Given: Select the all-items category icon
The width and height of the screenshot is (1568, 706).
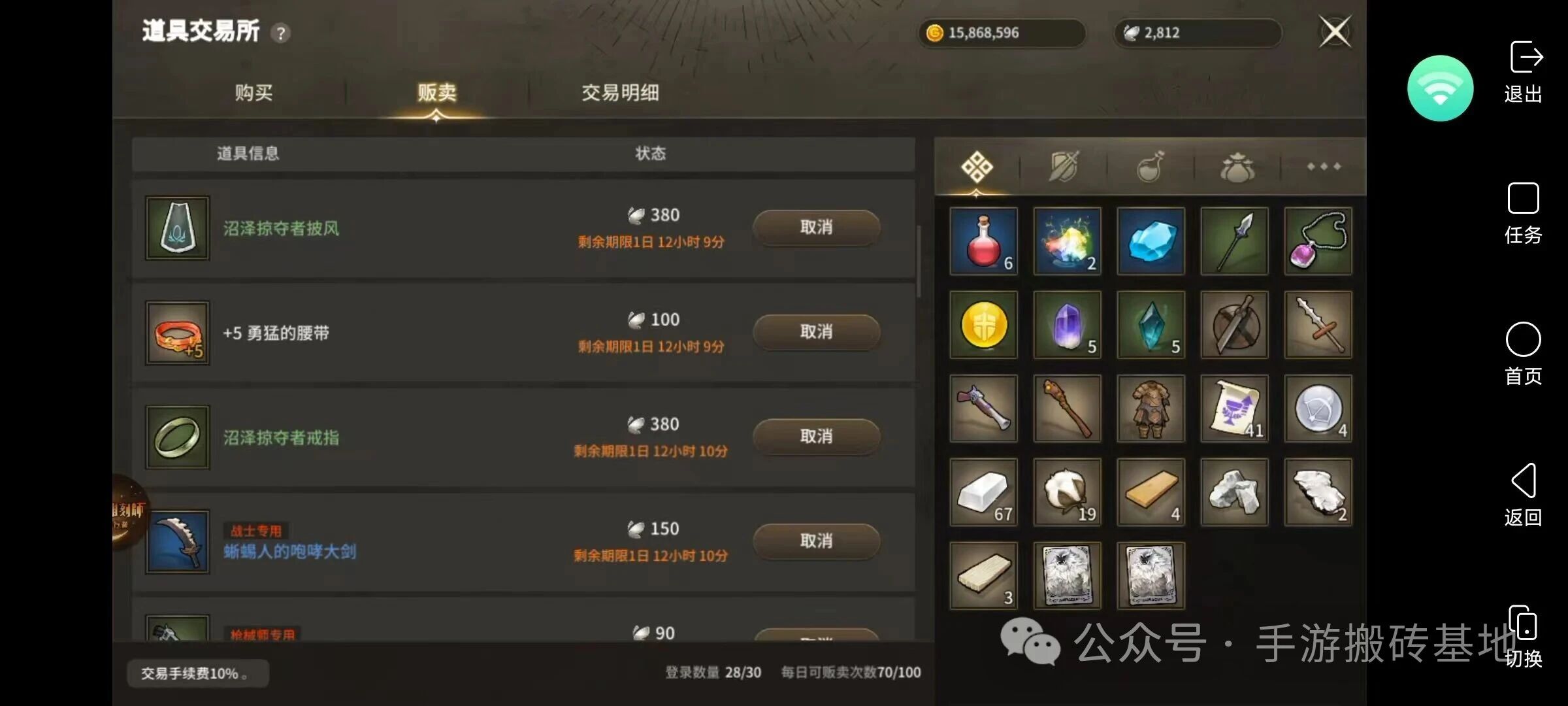Looking at the screenshot, I should point(976,167).
